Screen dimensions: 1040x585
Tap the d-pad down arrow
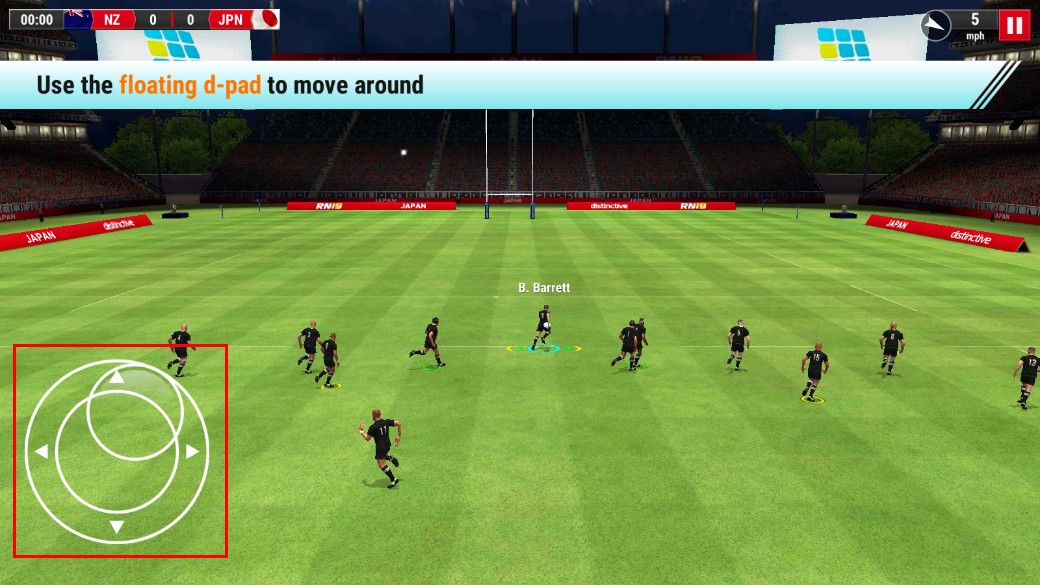click(117, 527)
